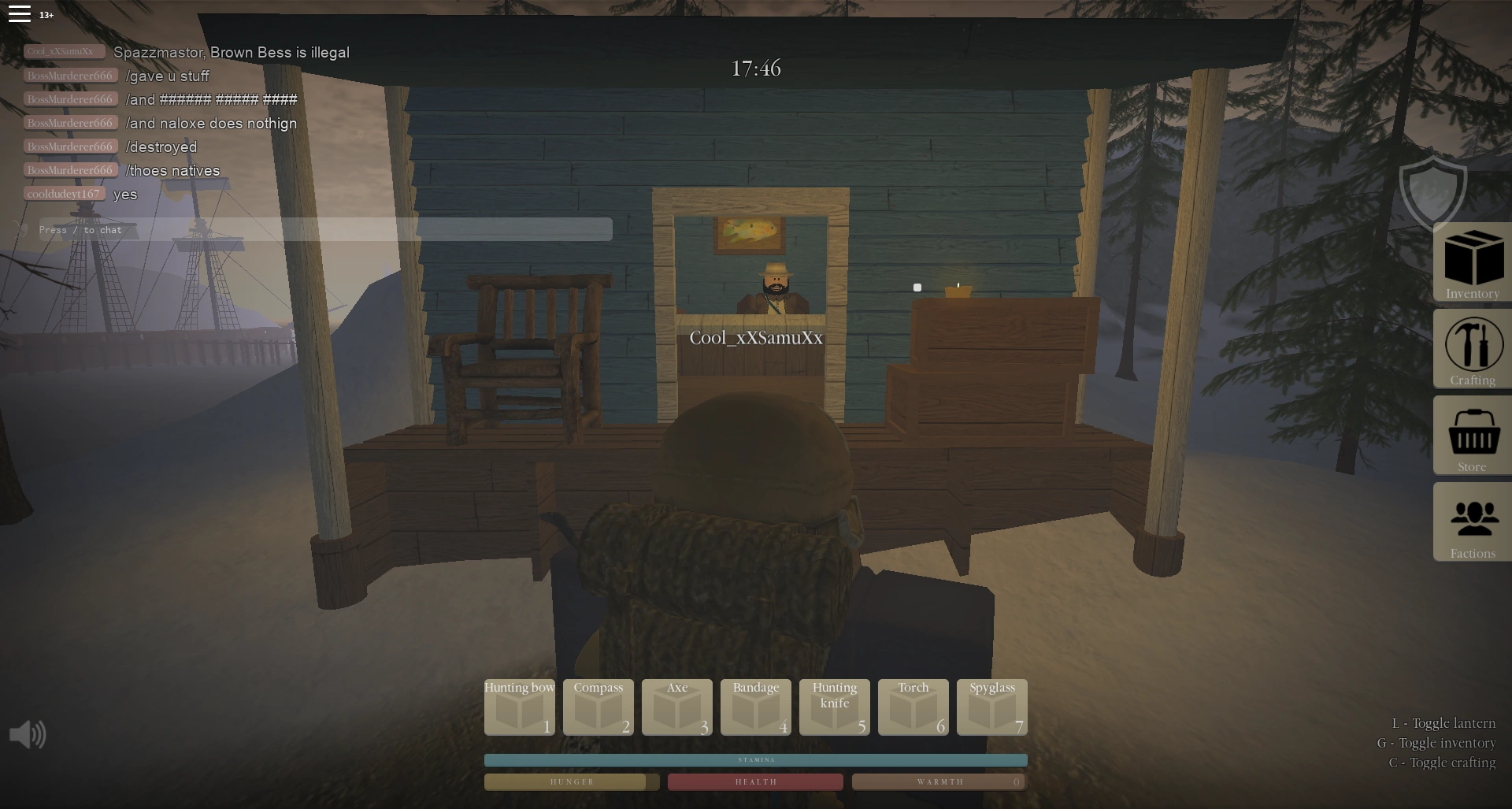Click the shield emblem above the sidebar
This screenshot has width=1512, height=809.
pos(1433,191)
